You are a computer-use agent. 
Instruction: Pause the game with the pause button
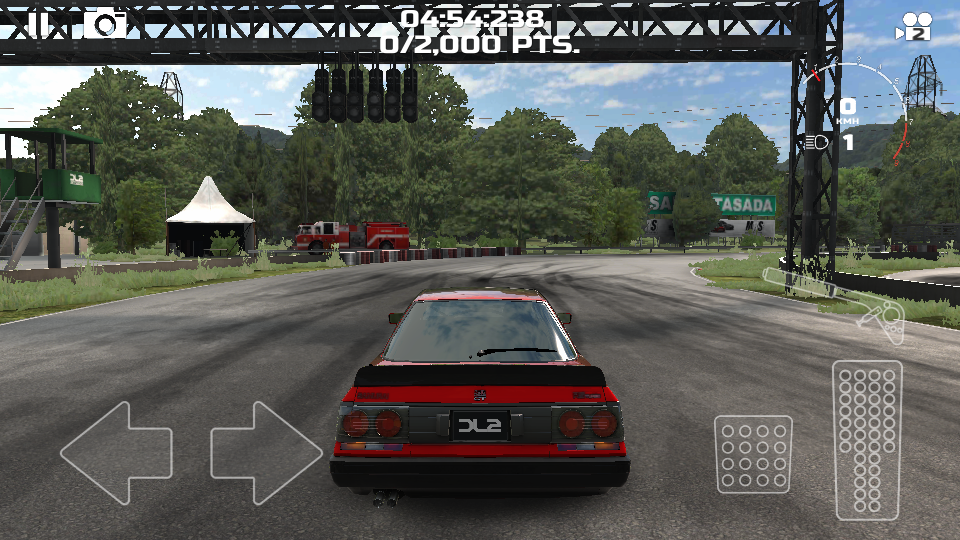coord(38,23)
